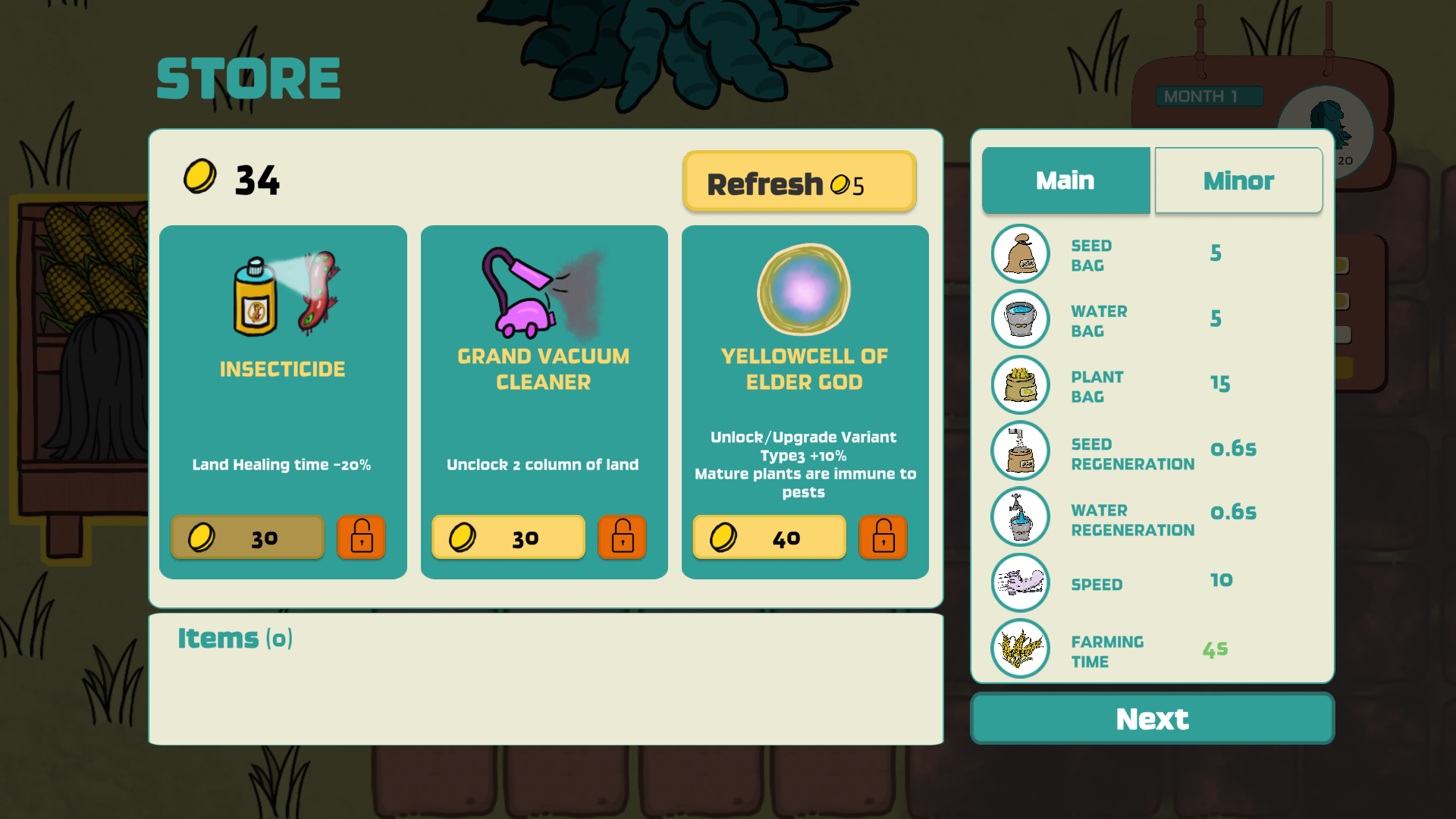The image size is (1456, 819).
Task: Pick the Yellowcell orb card image
Action: 804,290
